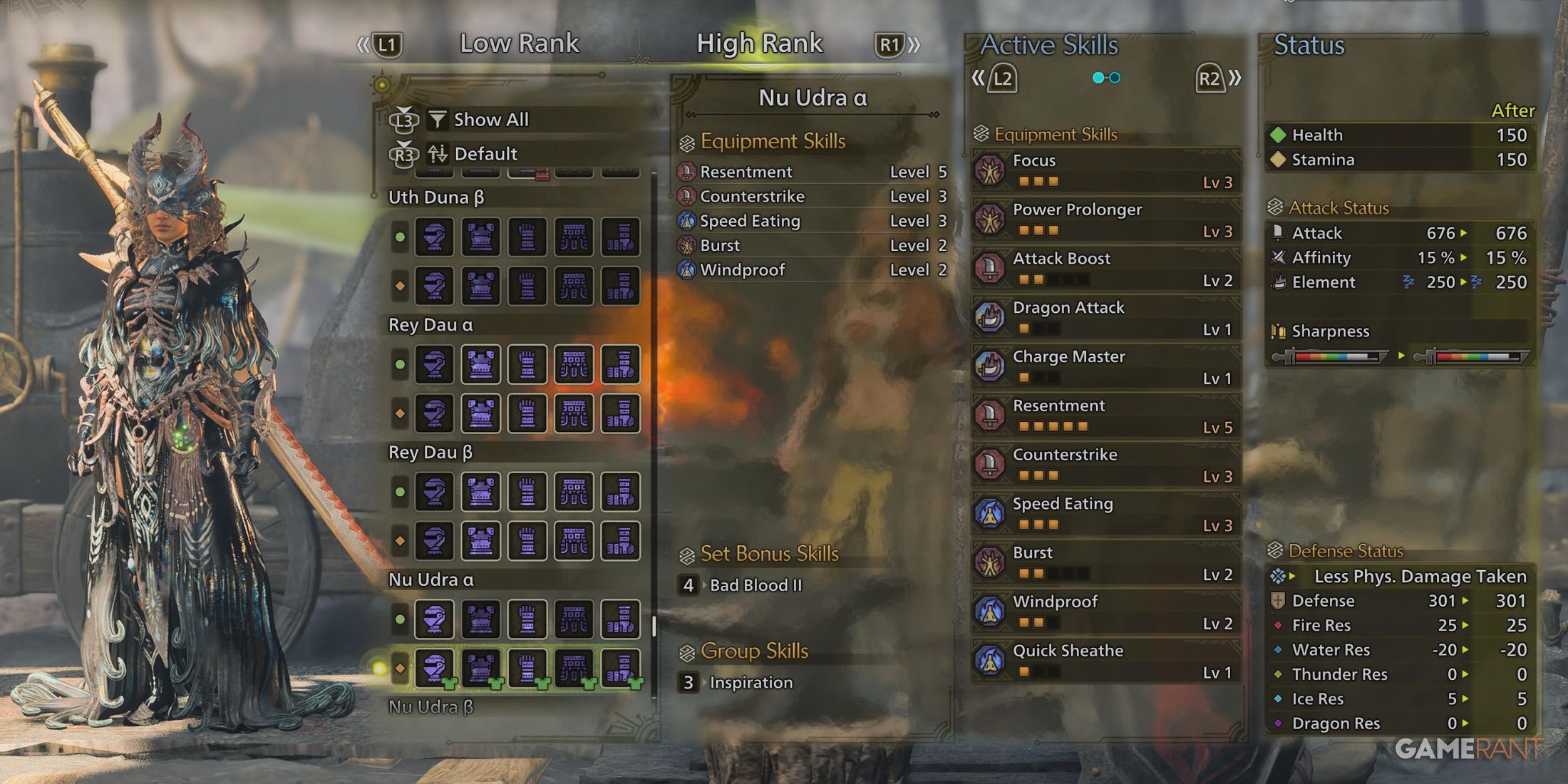Screen dimensions: 1568x784
Task: Select the Nu Udra α helmet piece
Action: [435, 619]
